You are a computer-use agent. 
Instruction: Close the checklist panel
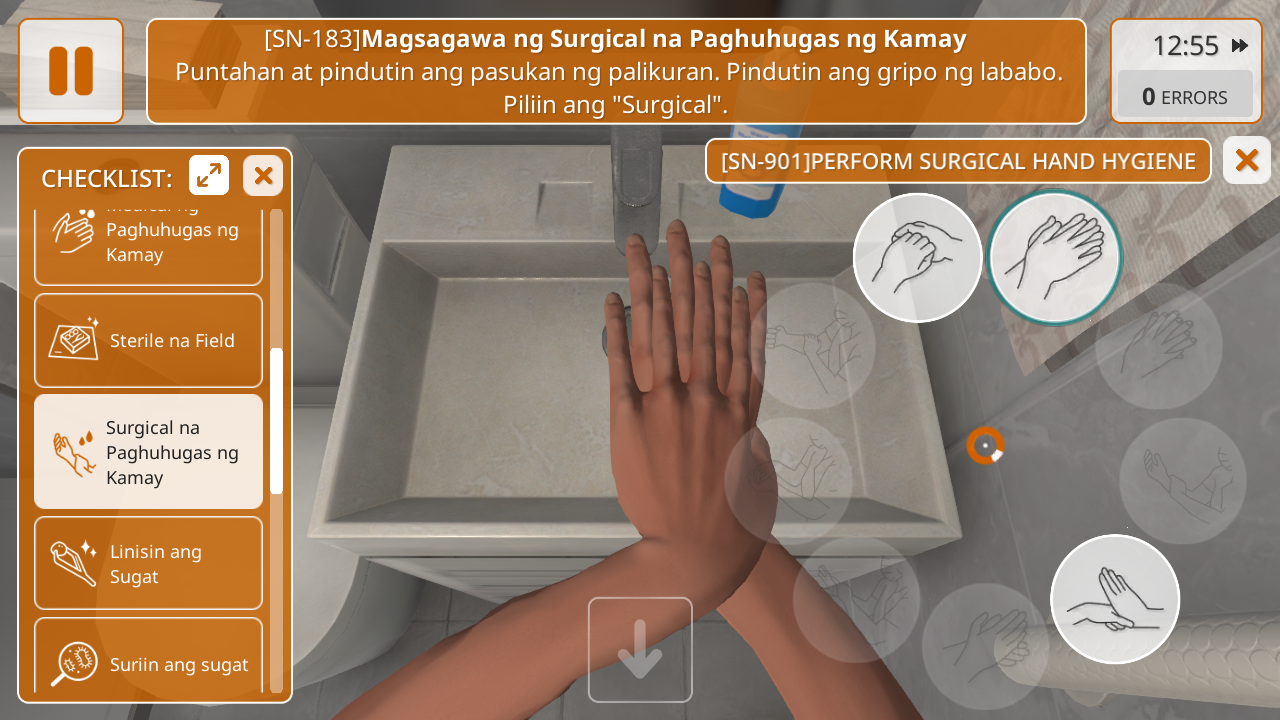click(263, 176)
